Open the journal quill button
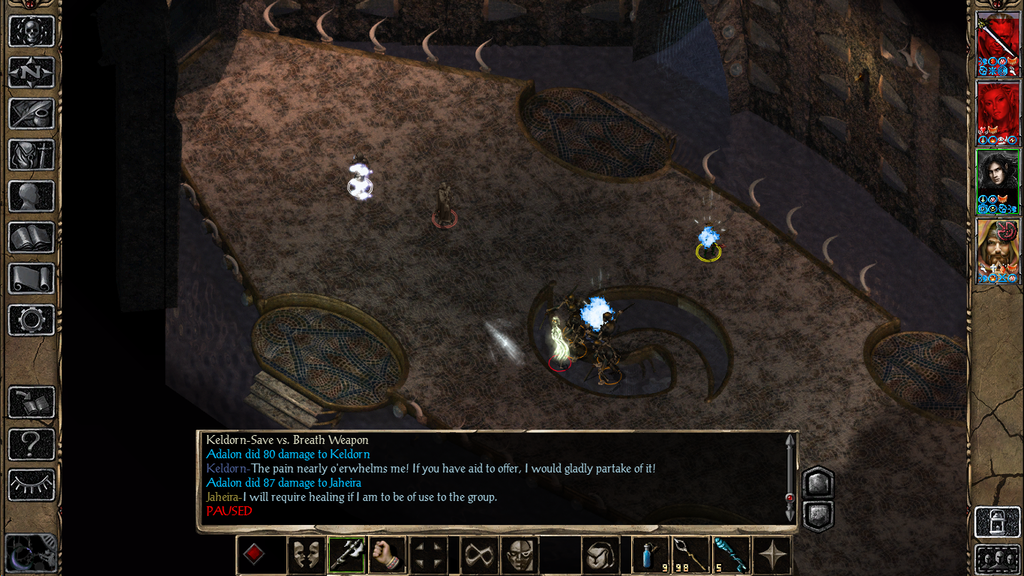1024x576 pixels. coord(31,113)
